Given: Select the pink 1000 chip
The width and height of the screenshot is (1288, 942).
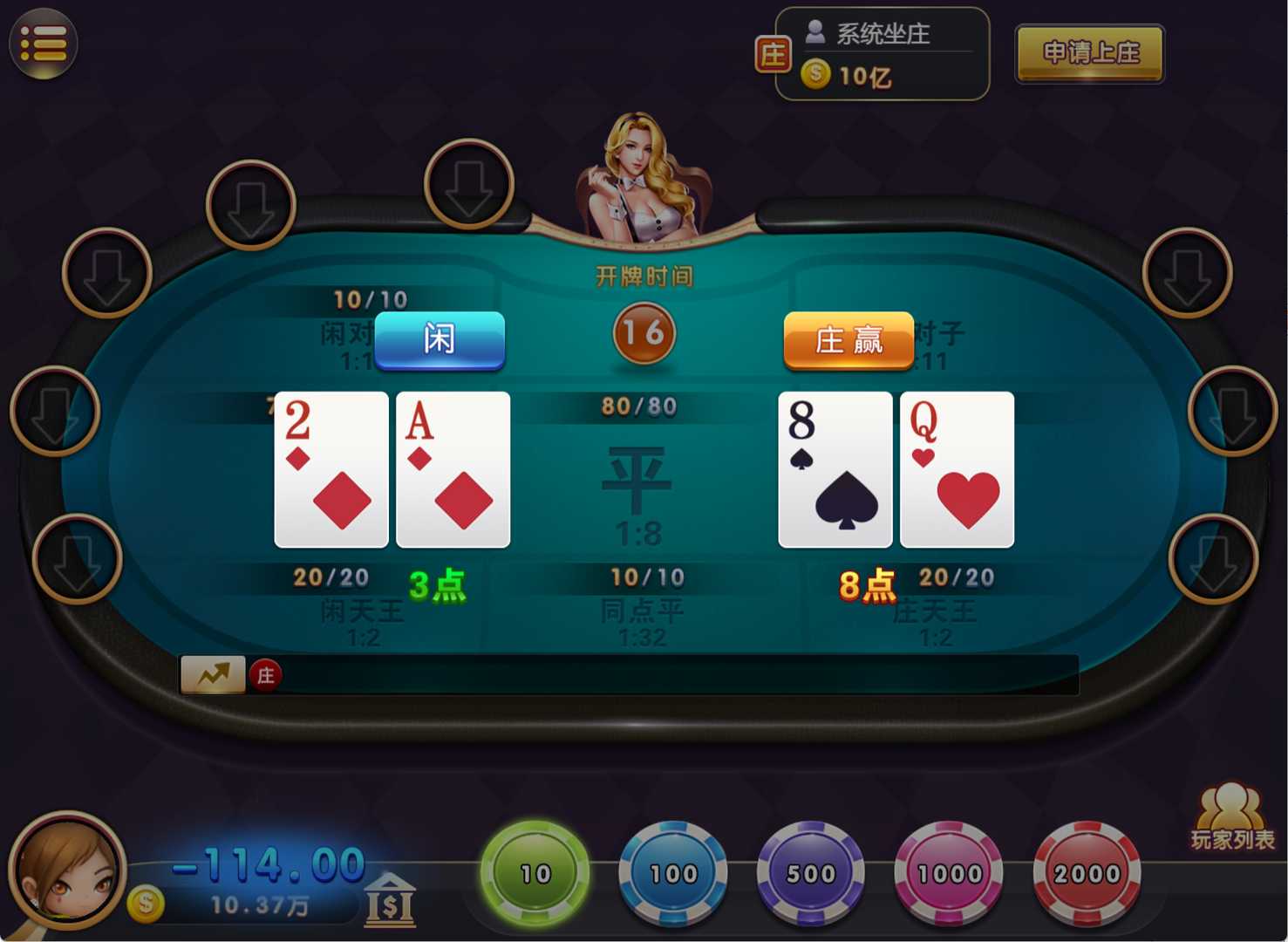Looking at the screenshot, I should [x=949, y=872].
